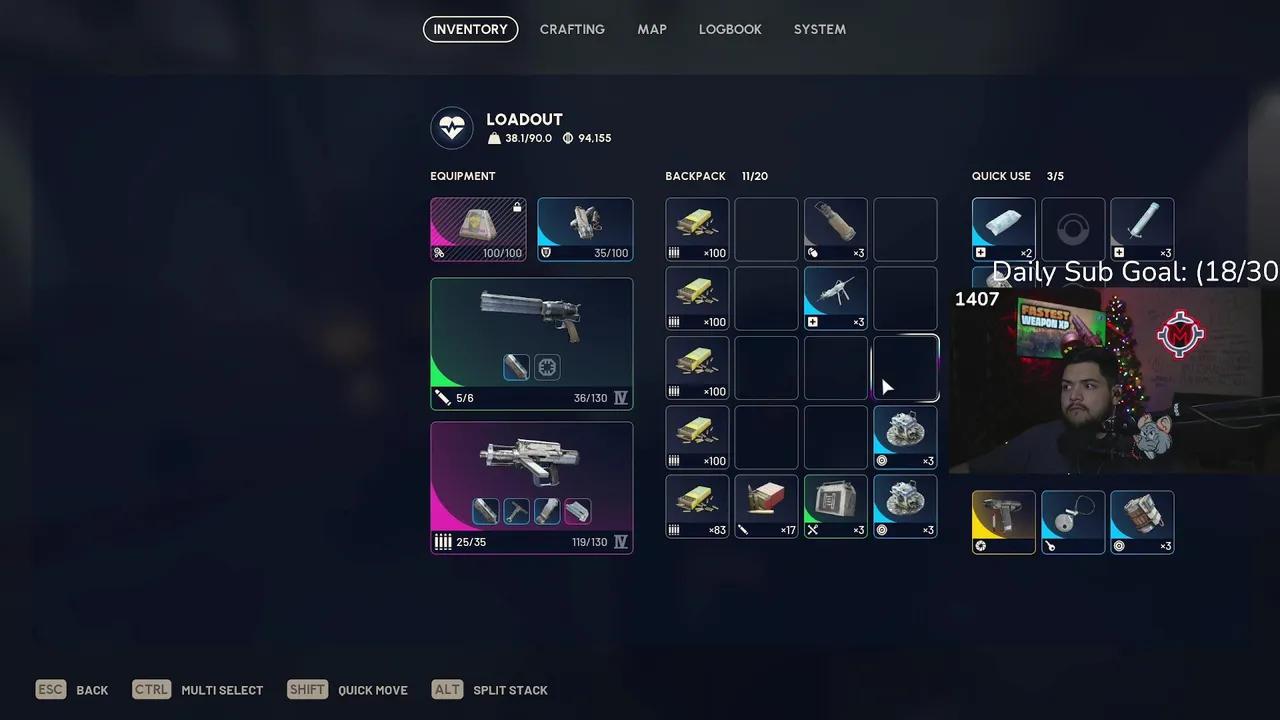The height and width of the screenshot is (720, 1280).
Task: Select the locked pink augment slot
Action: [478, 229]
